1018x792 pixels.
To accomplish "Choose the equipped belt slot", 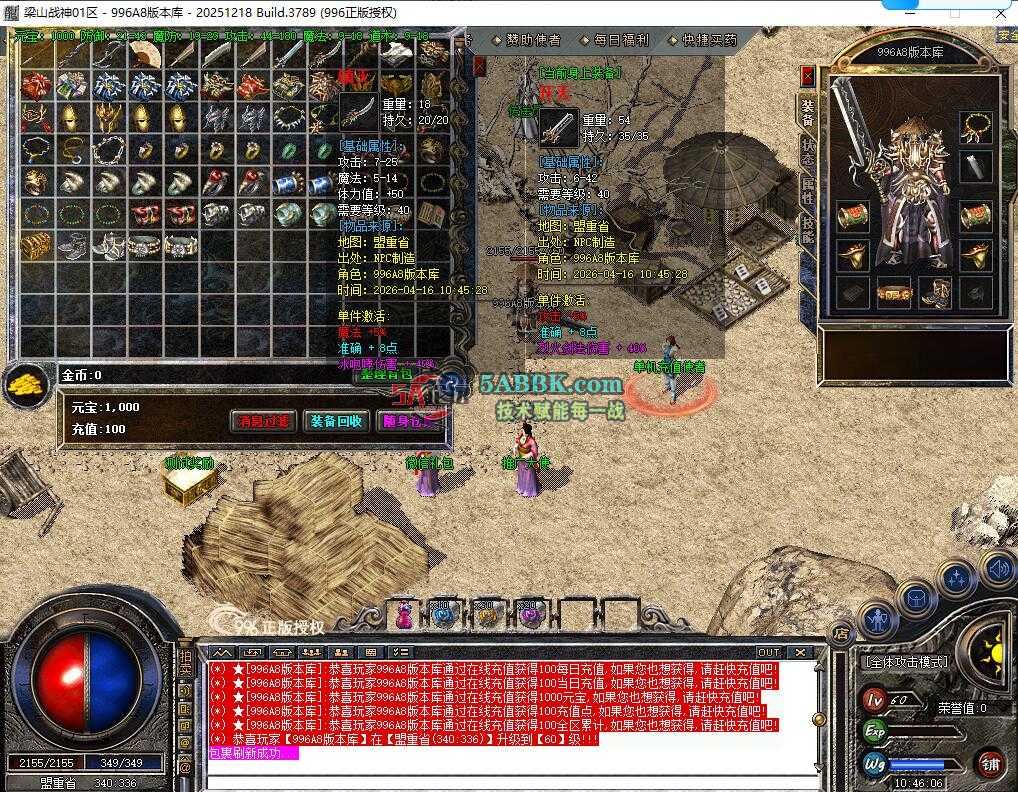I will [x=893, y=292].
